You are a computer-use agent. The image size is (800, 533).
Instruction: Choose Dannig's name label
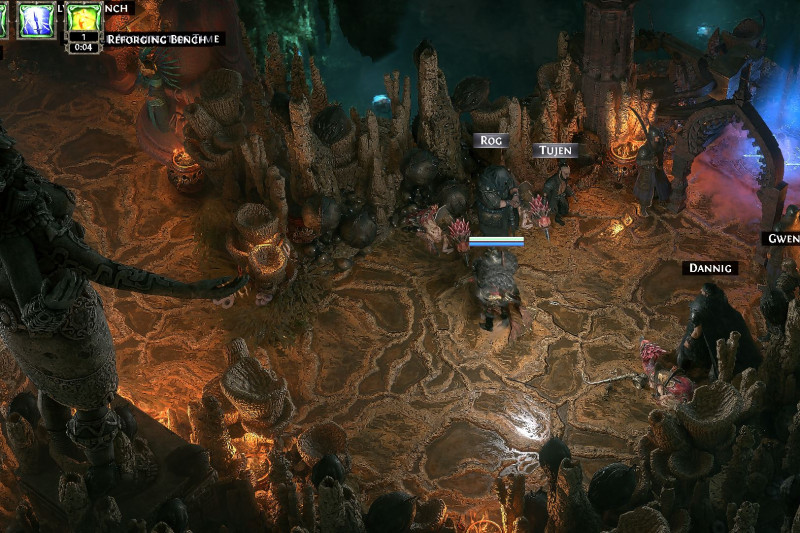[x=711, y=268]
